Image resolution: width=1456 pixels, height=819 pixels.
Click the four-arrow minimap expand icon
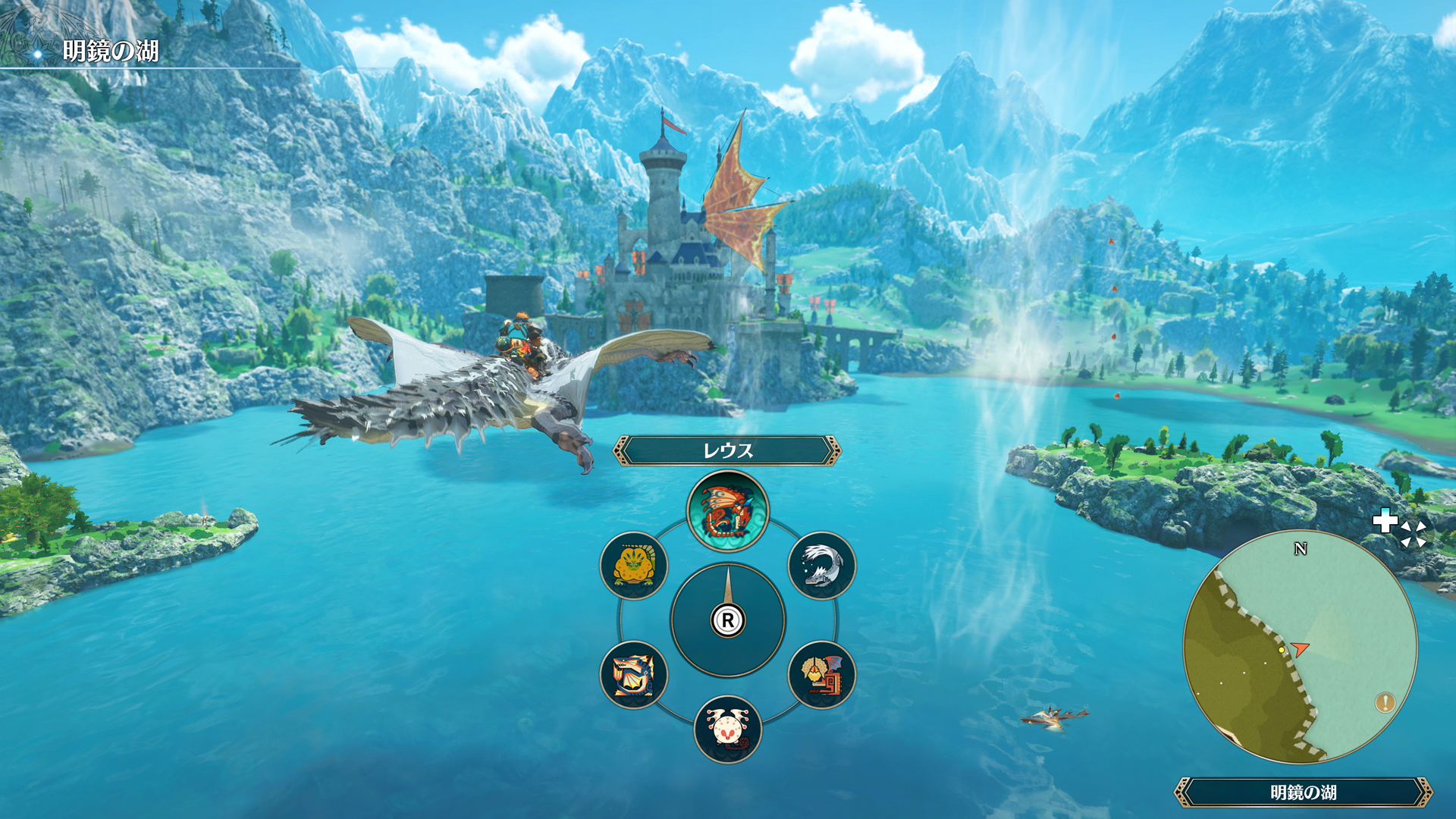[1414, 533]
